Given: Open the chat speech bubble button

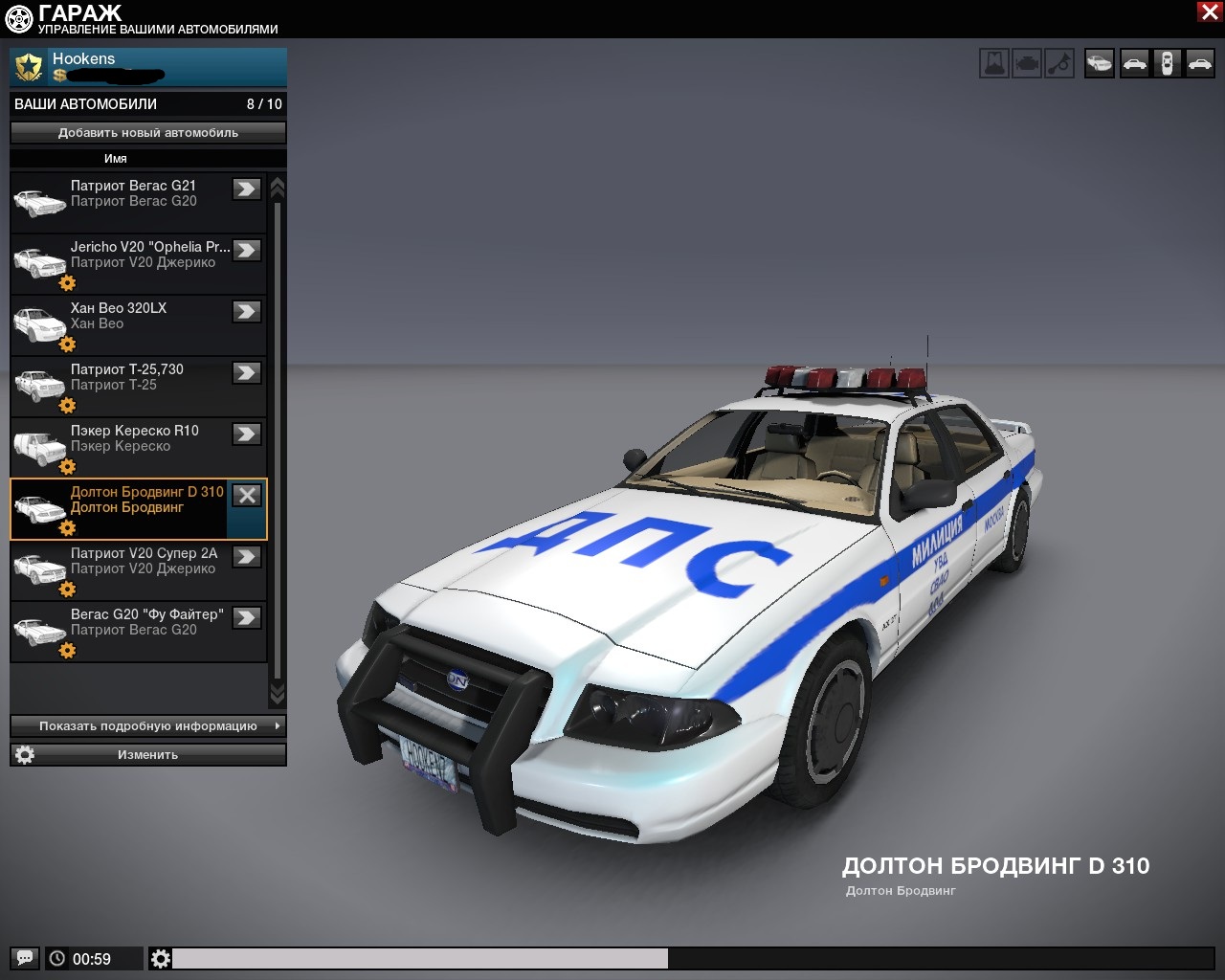Looking at the screenshot, I should tap(25, 958).
